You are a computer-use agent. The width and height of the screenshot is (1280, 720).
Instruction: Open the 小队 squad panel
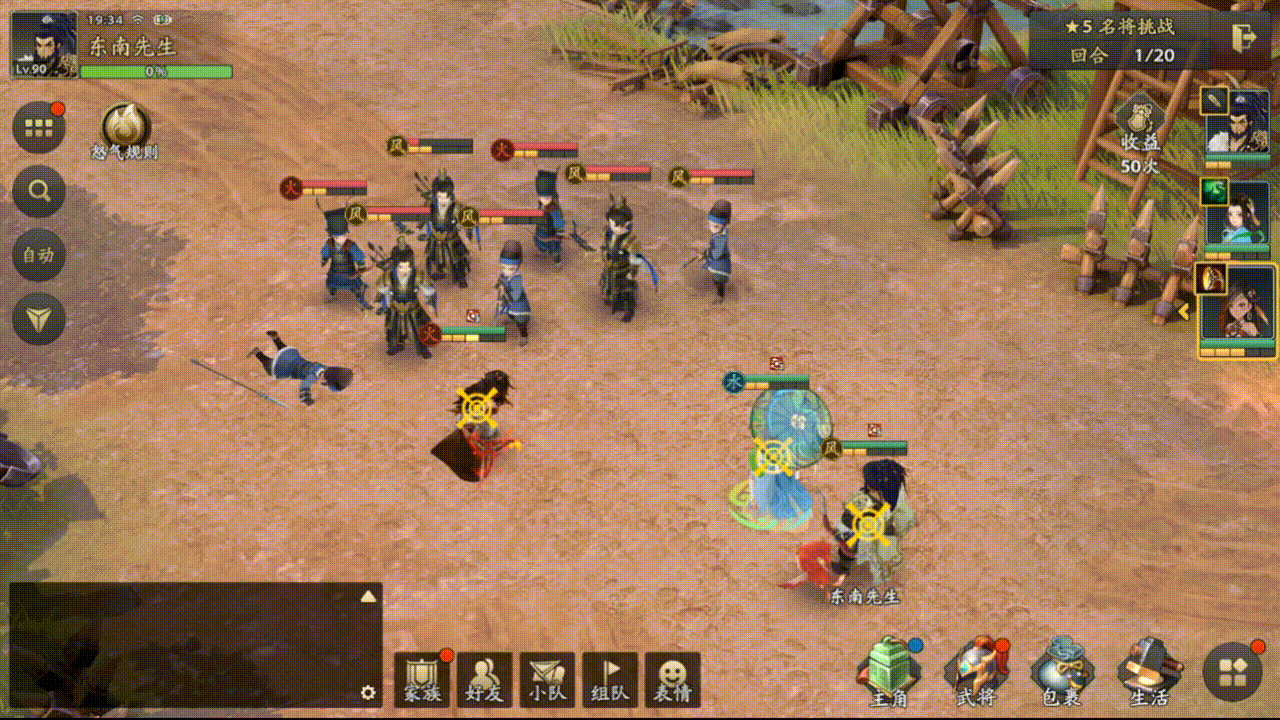pyautogui.click(x=547, y=680)
